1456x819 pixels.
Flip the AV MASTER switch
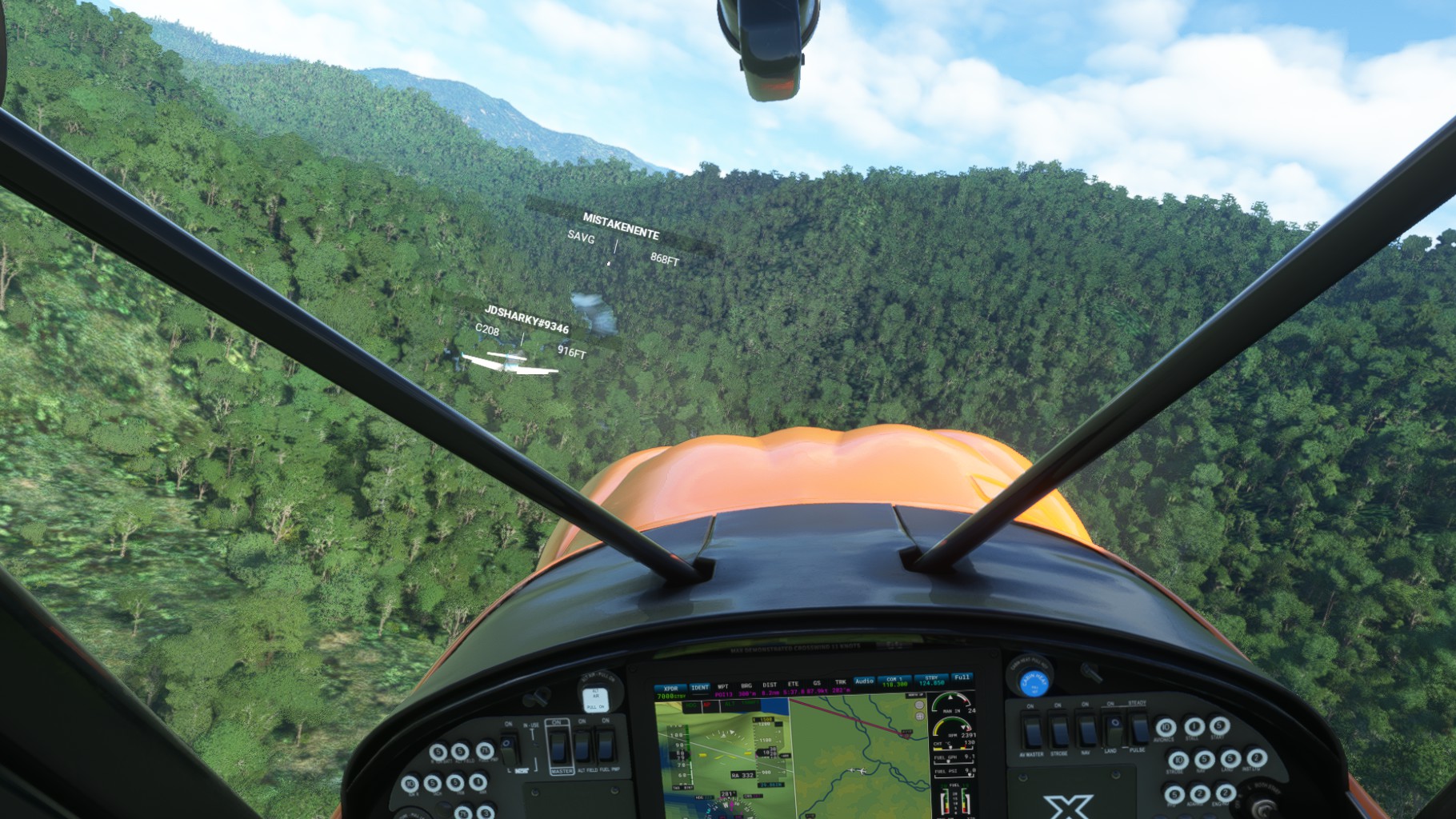1032,733
